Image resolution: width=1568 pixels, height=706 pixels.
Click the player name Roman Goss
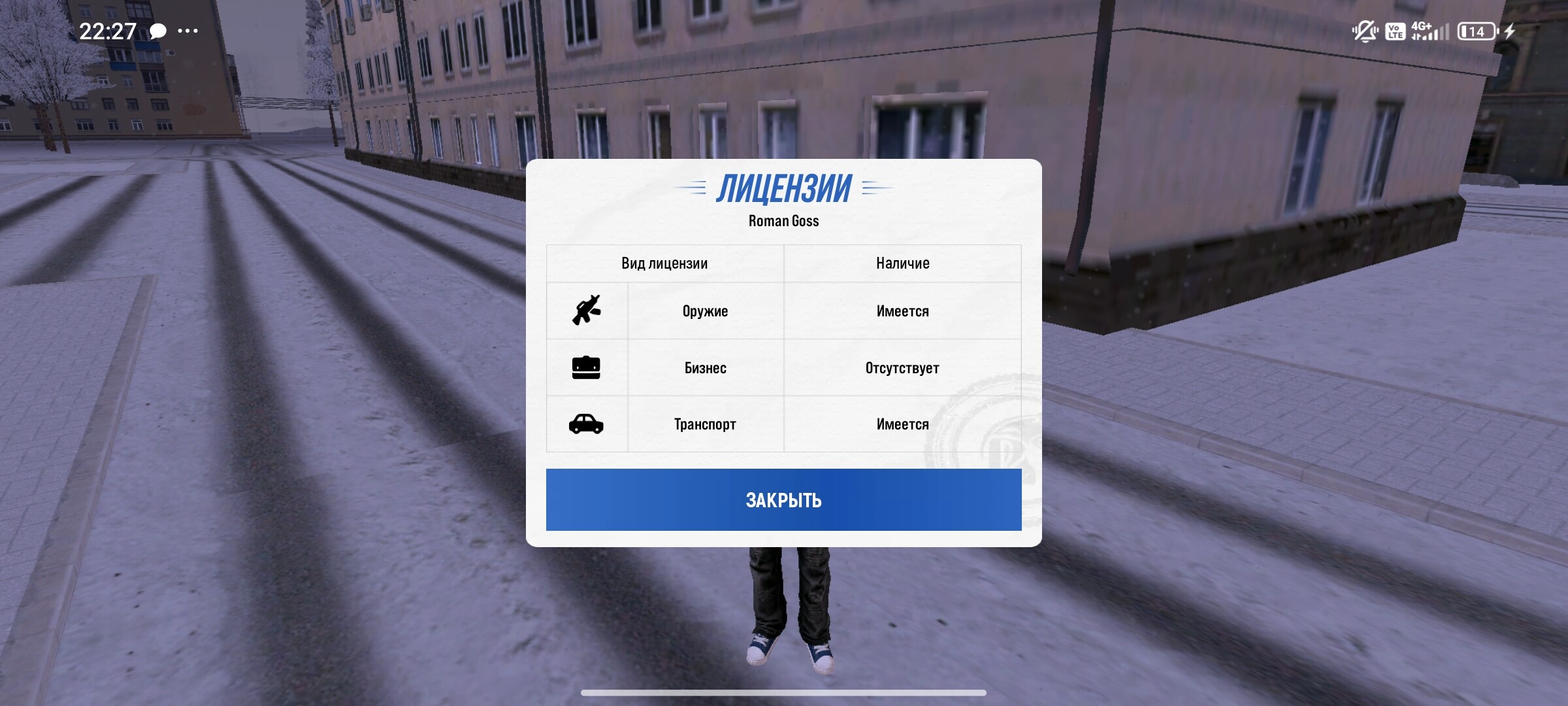(783, 221)
